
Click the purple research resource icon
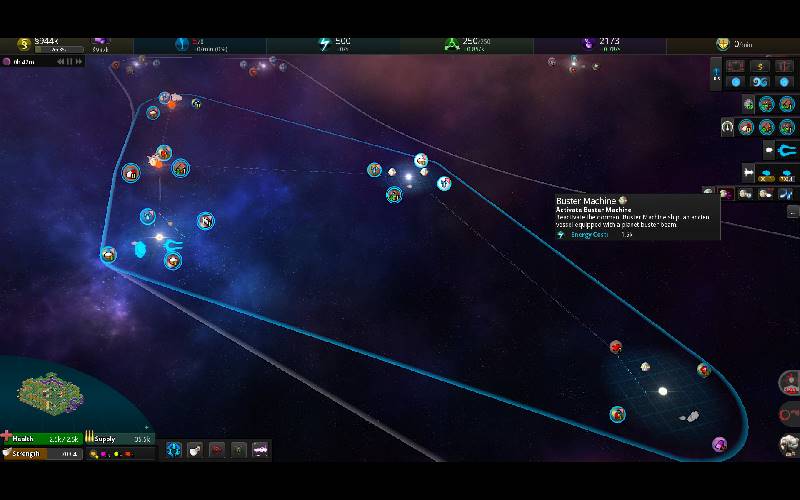click(588, 44)
